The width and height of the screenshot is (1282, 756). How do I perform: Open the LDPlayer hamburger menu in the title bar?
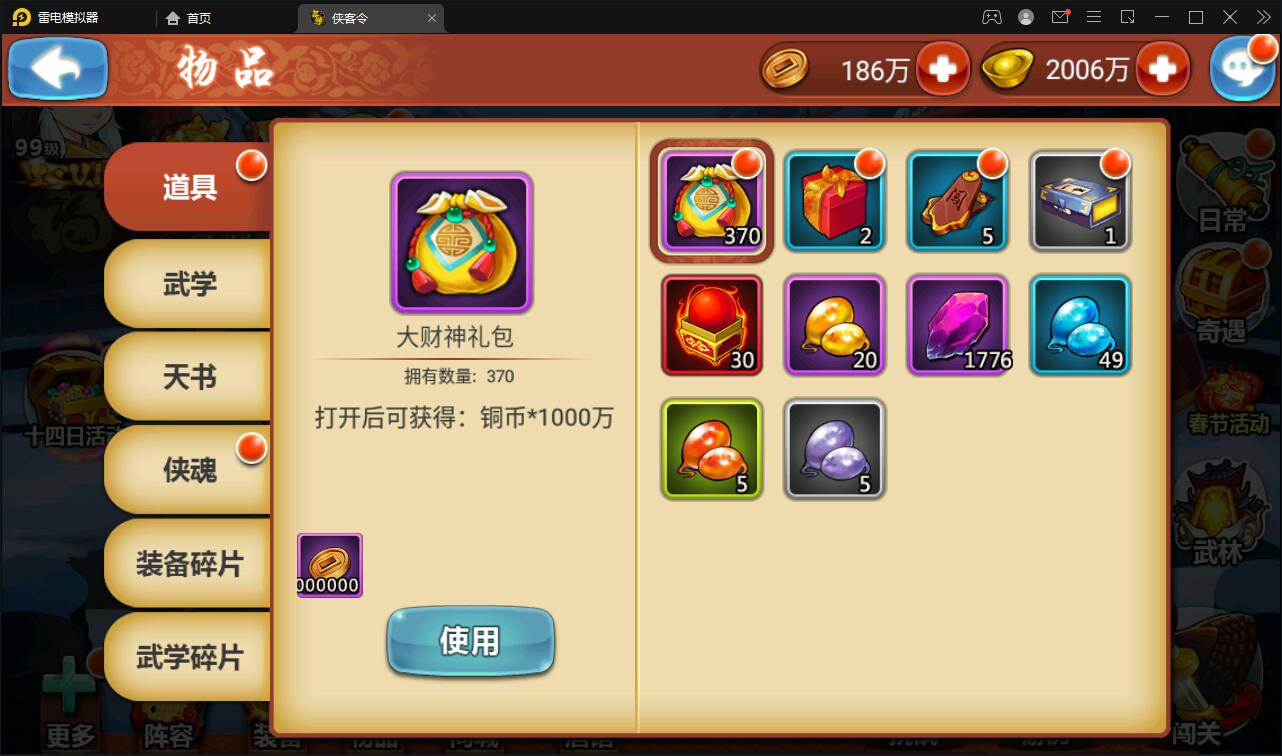pos(1094,17)
